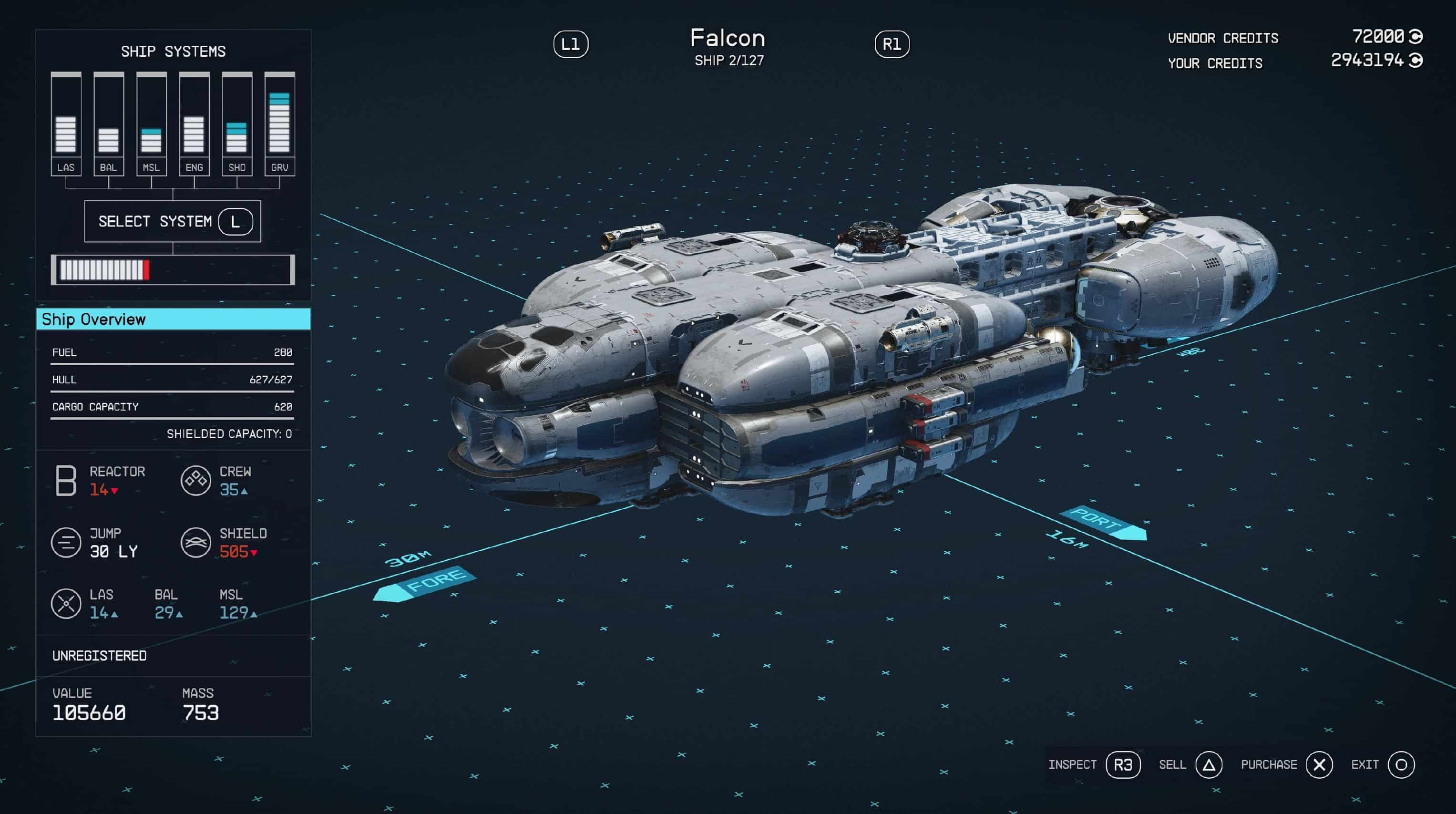Select the LAS power system column
The width and height of the screenshot is (1456, 814).
coord(66,123)
